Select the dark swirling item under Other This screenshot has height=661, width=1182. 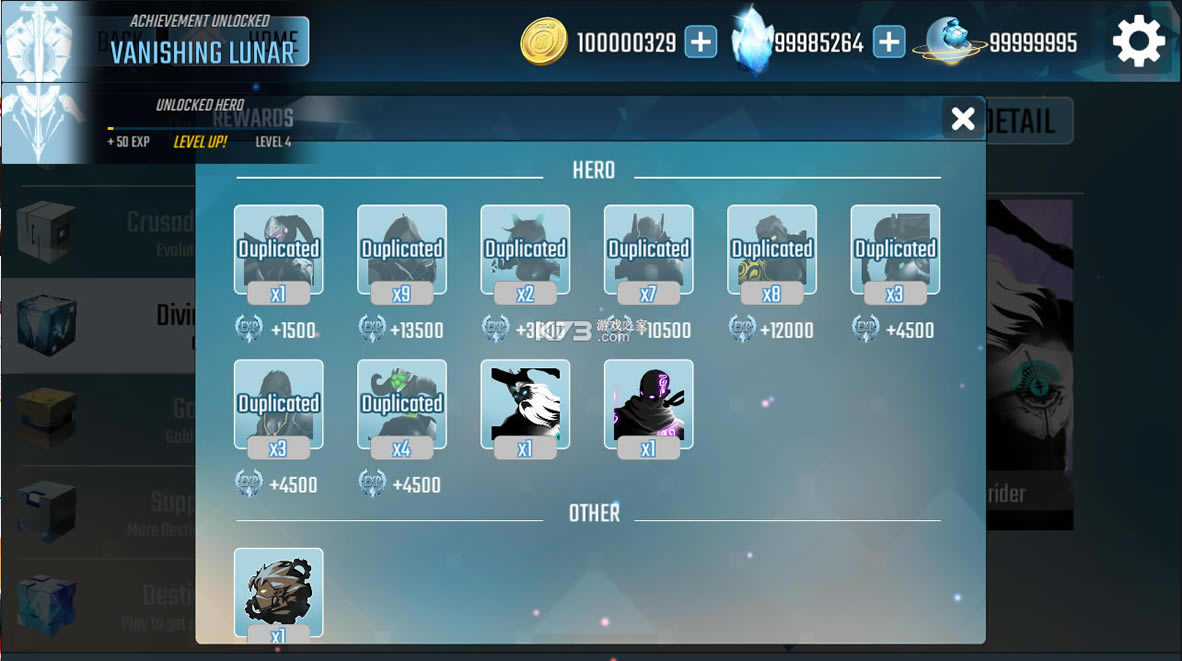point(278,592)
